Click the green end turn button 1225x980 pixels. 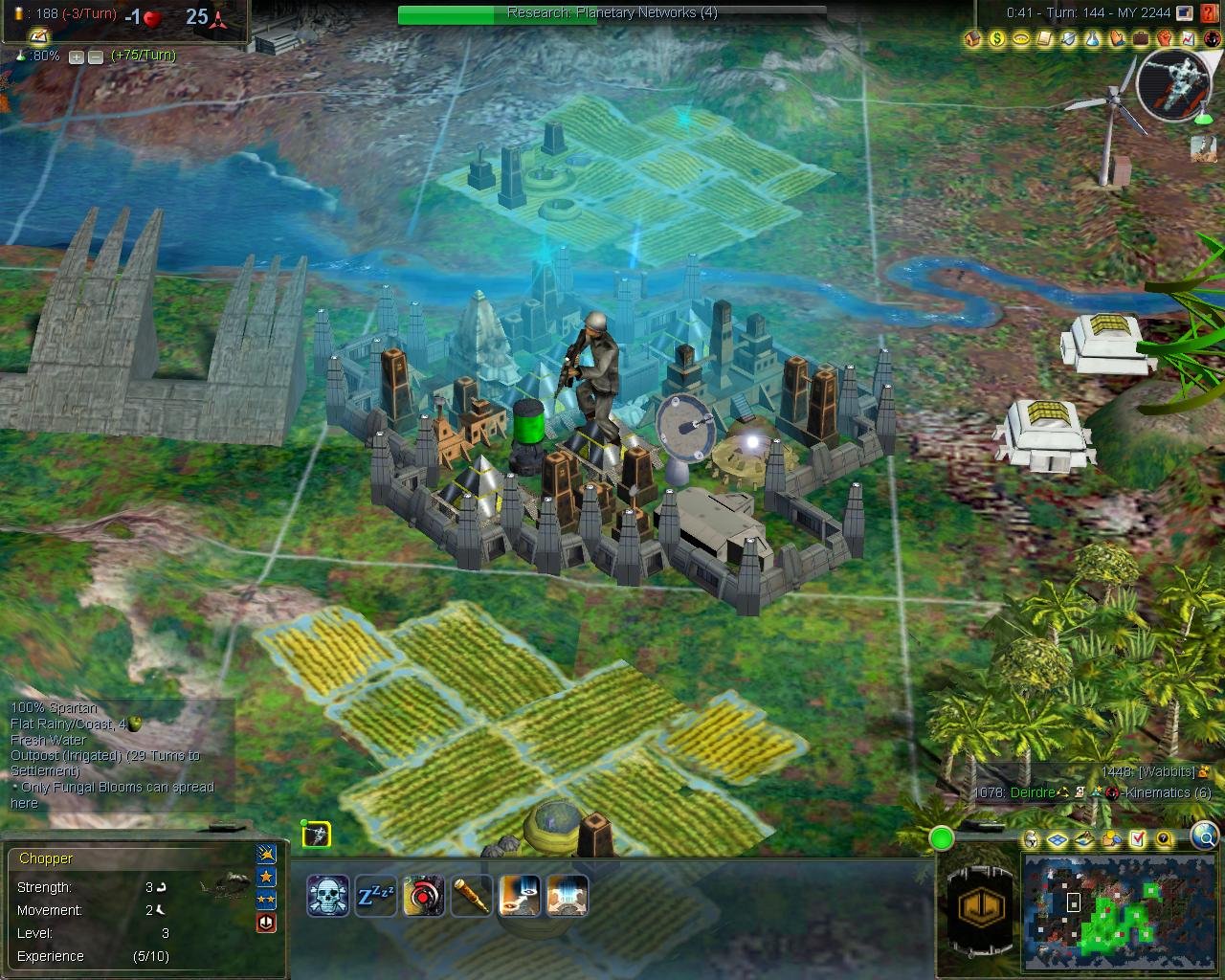[942, 839]
